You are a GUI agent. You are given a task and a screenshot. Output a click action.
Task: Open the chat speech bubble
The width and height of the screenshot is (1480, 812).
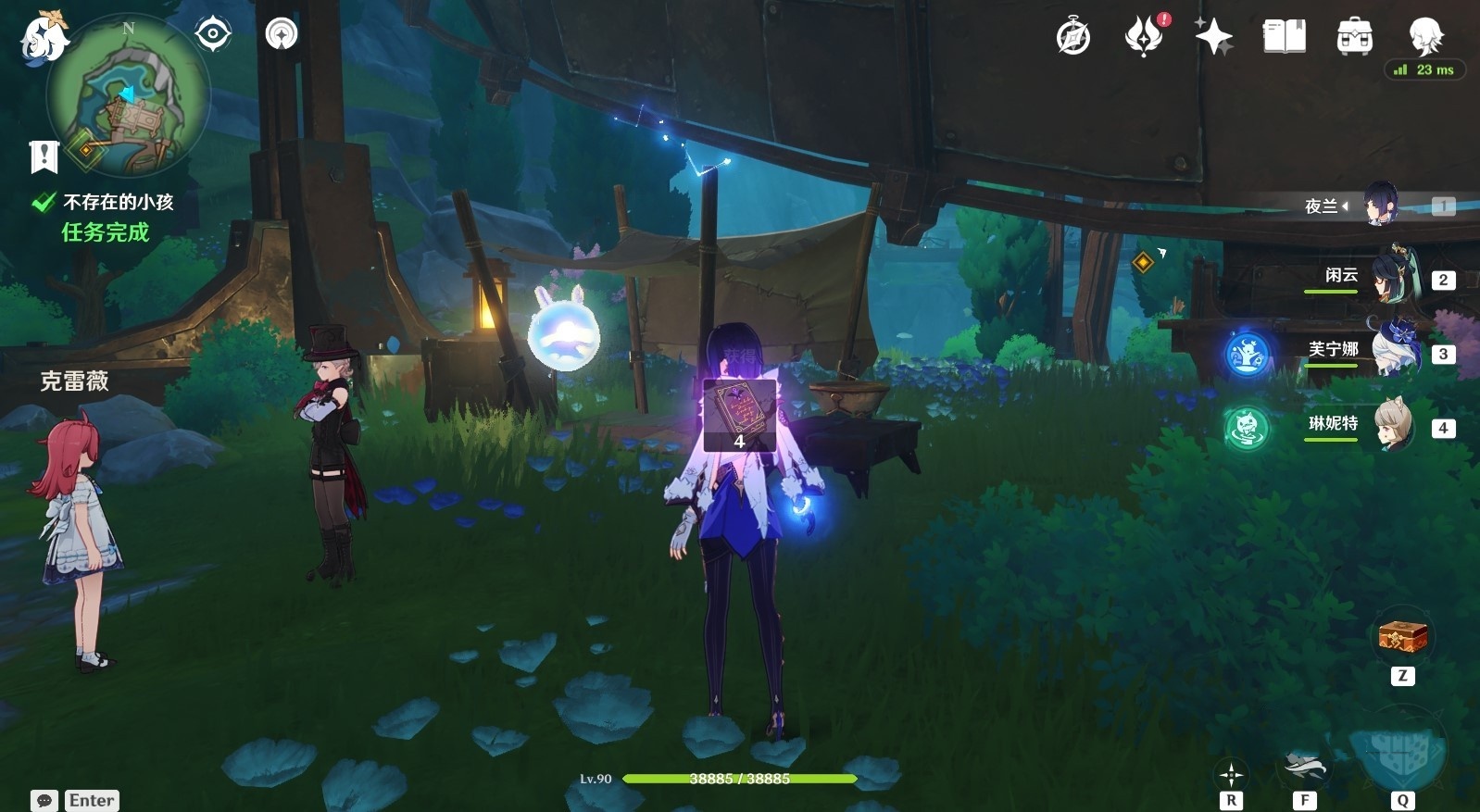44,800
